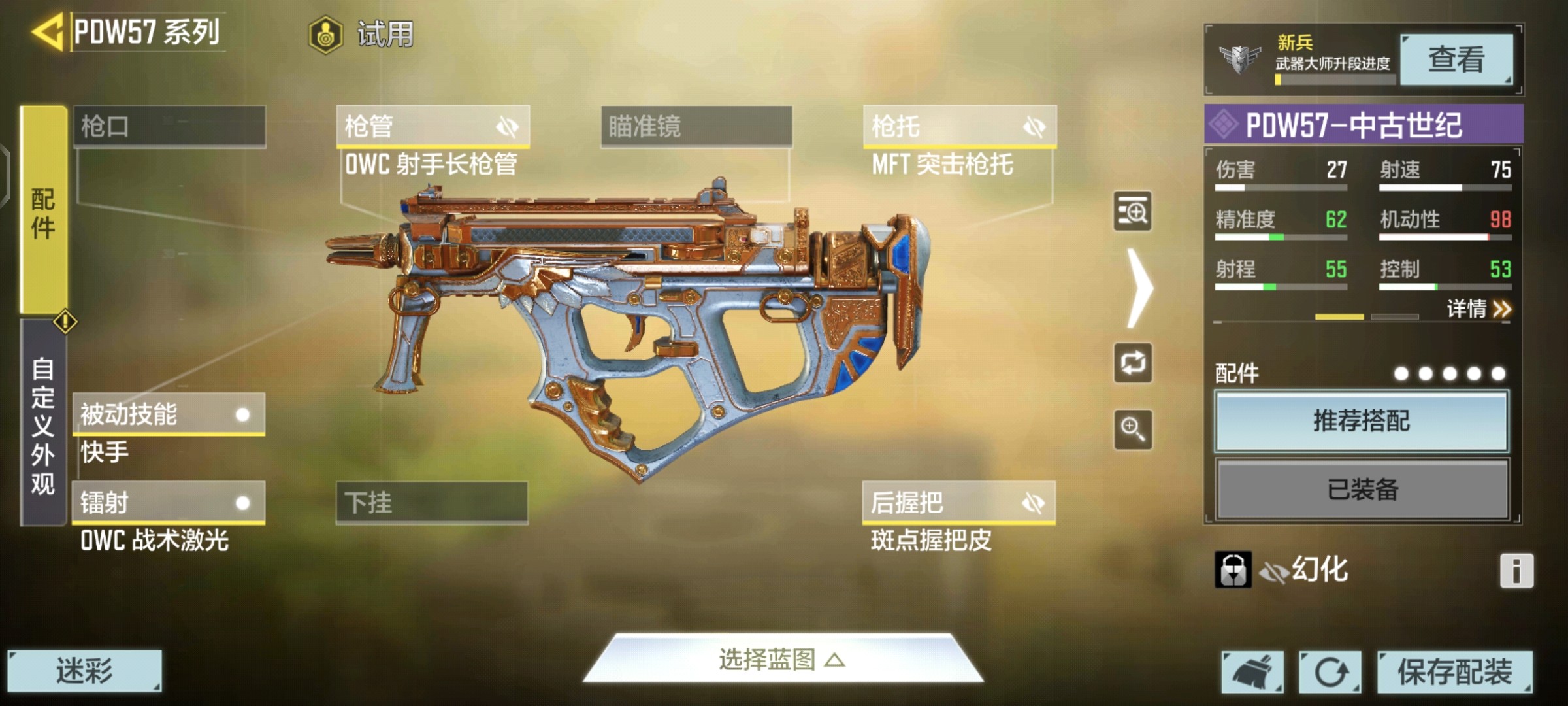Go back using the yellow arrow
Image resolution: width=1568 pixels, height=706 pixels.
[x=48, y=31]
